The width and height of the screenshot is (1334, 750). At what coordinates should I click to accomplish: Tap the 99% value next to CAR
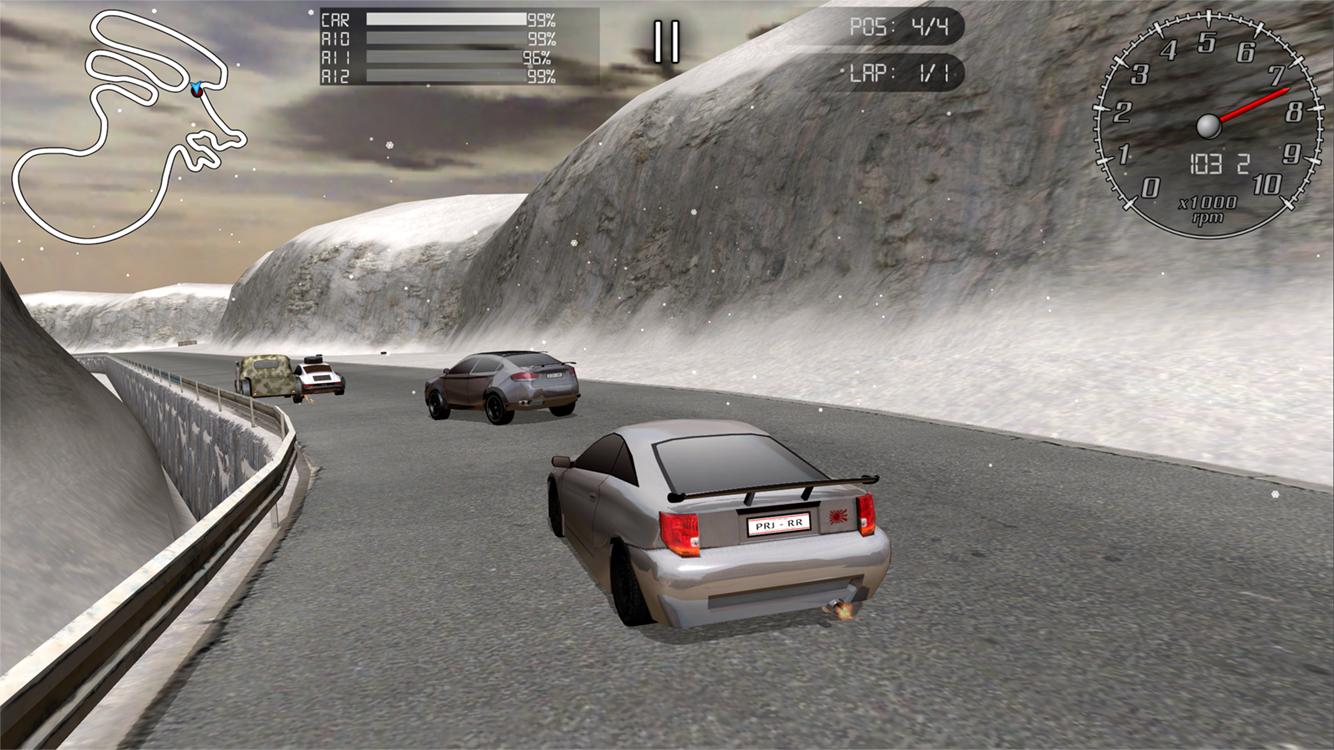click(x=543, y=19)
